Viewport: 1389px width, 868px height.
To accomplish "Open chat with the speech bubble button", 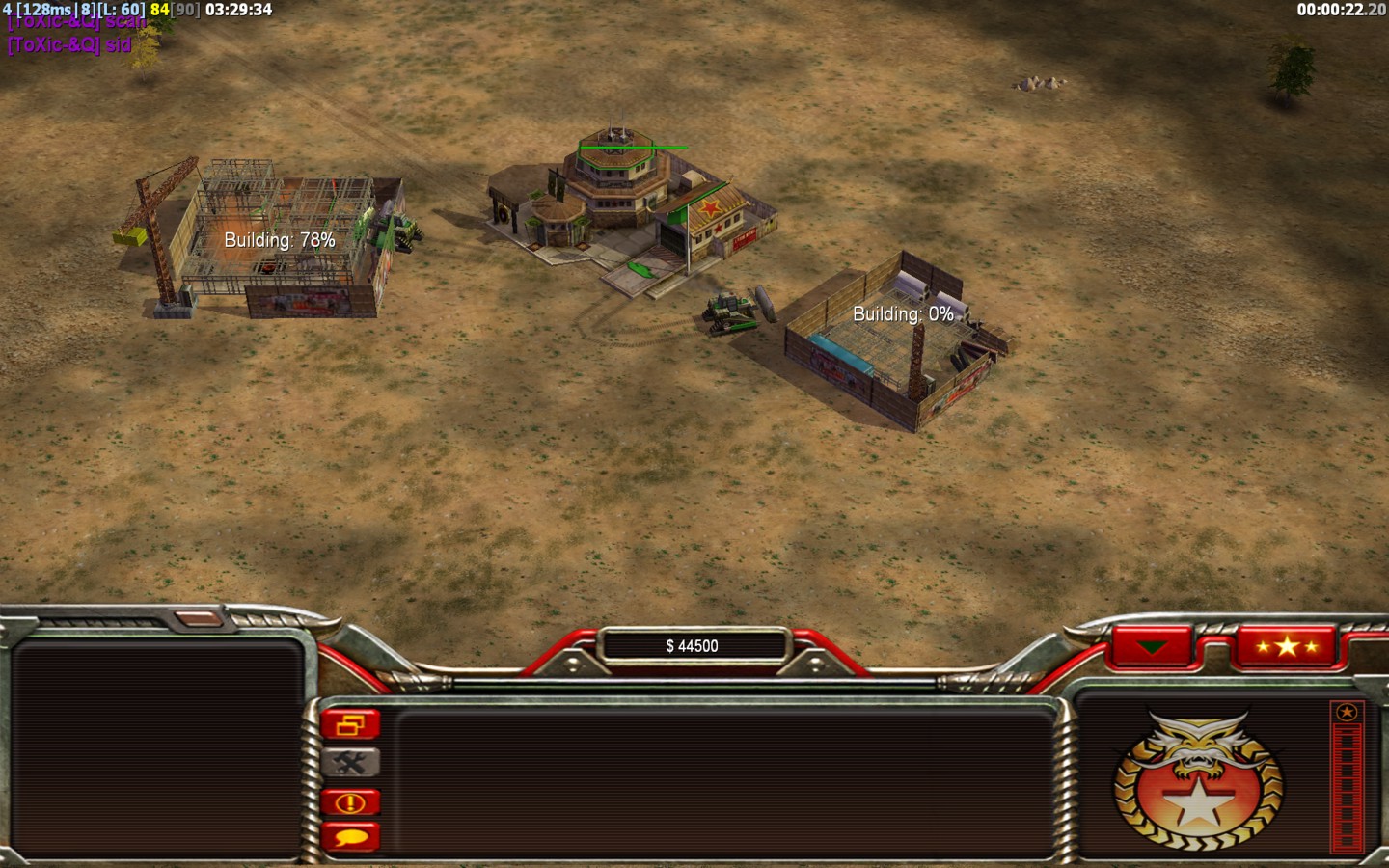I will click(x=350, y=836).
